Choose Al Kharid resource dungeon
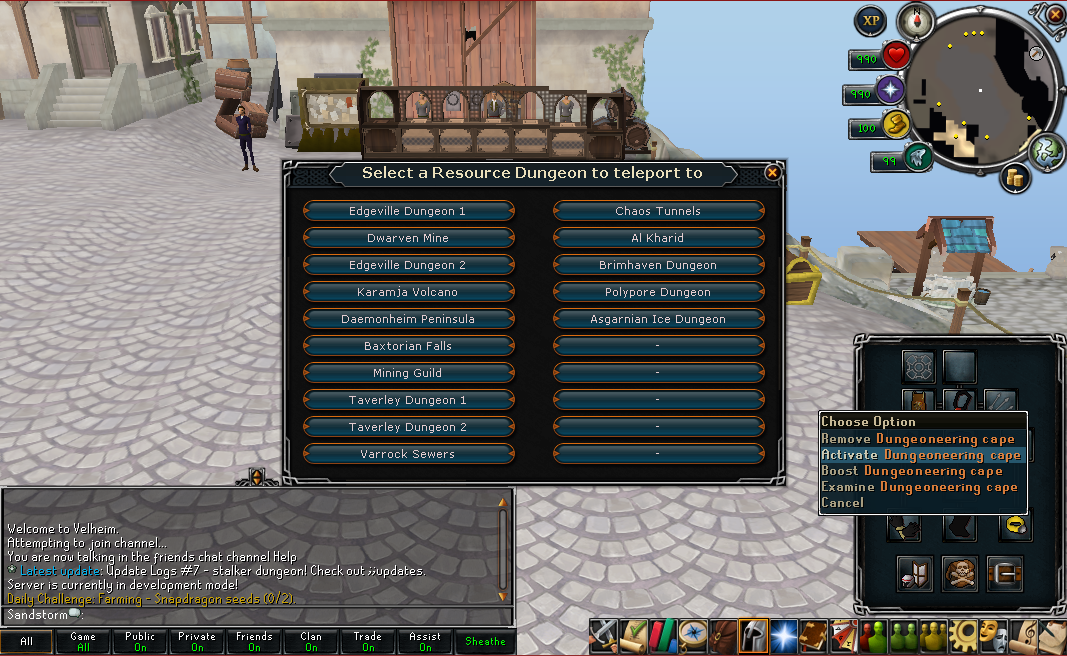 click(658, 238)
